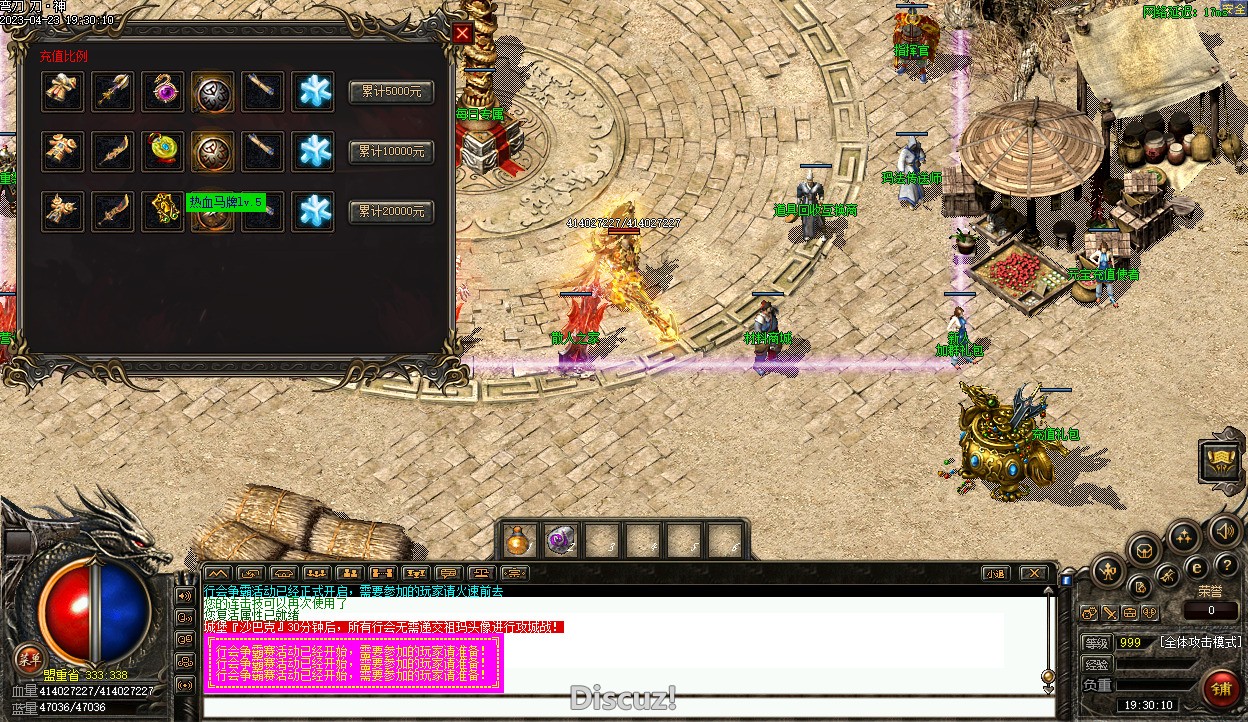Select the purple gem ring reward
Viewport: 1248px width, 722px height.
[x=162, y=91]
